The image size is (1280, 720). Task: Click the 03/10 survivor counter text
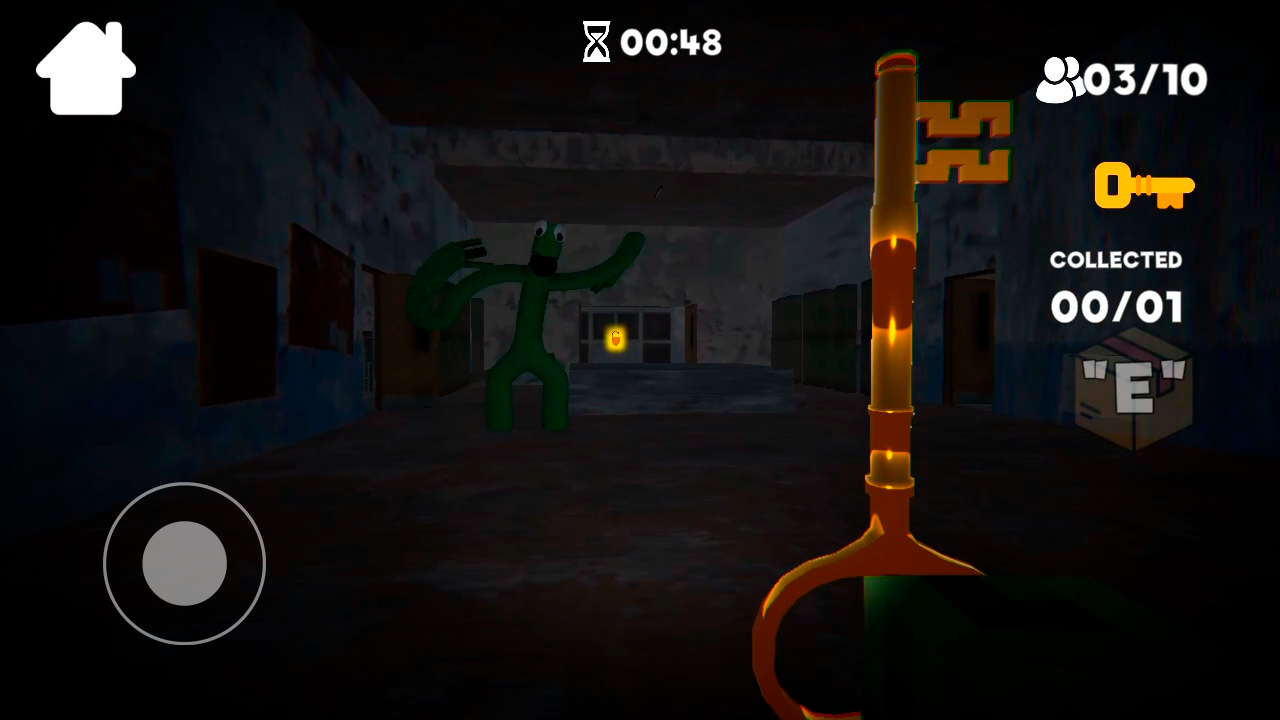click(x=1145, y=80)
